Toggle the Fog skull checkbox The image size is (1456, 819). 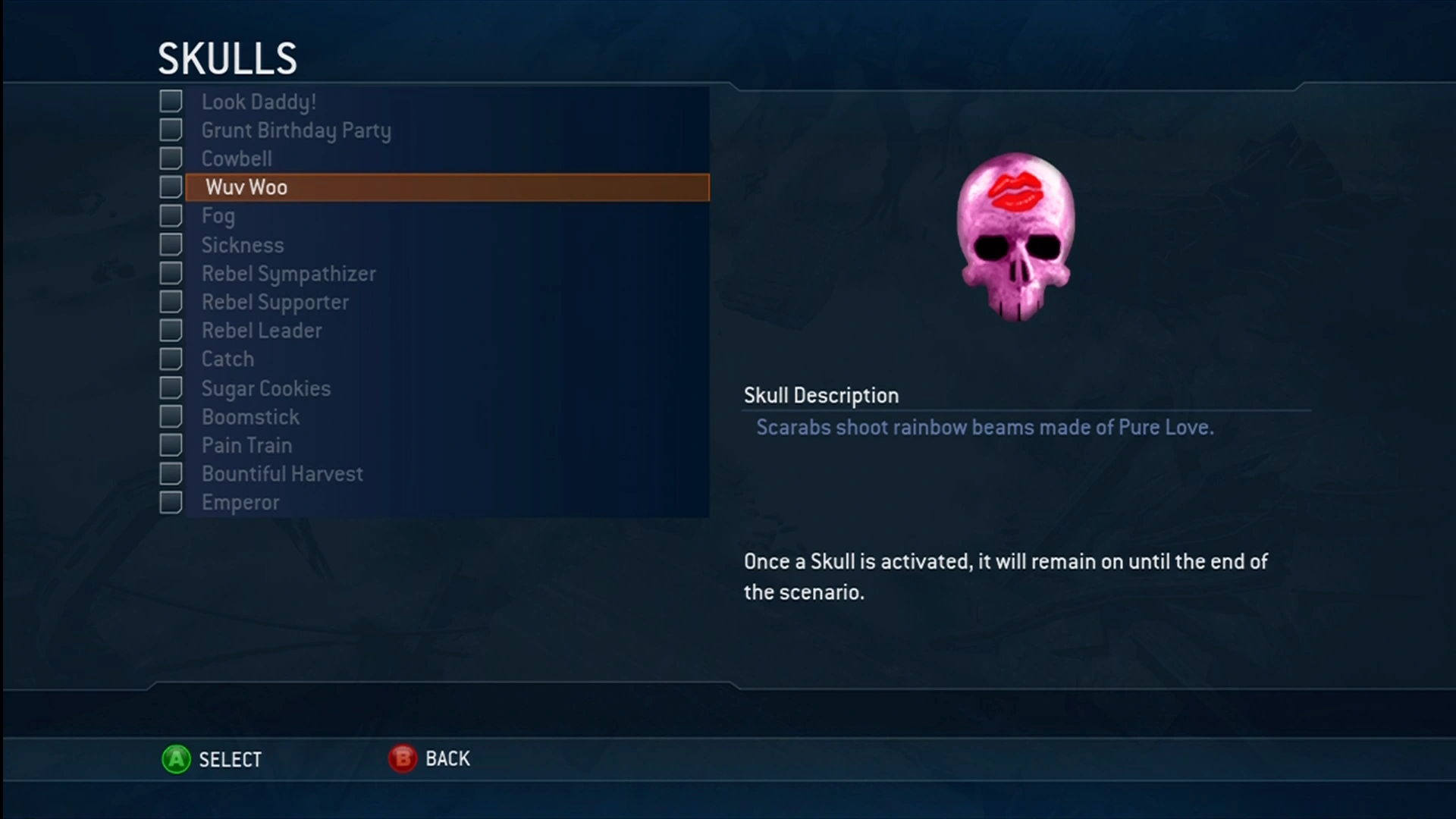170,215
